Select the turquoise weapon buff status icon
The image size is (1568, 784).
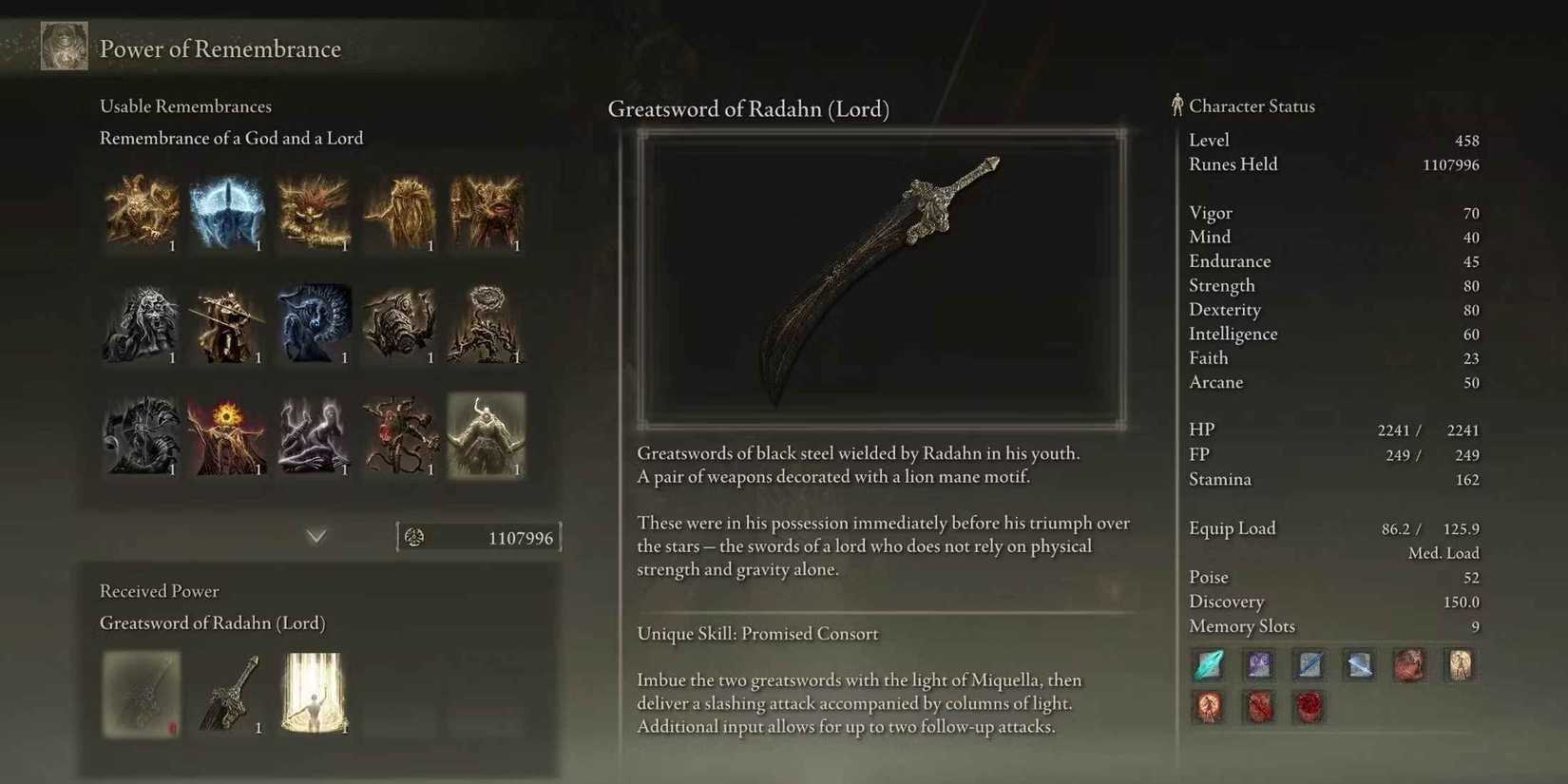point(1208,665)
